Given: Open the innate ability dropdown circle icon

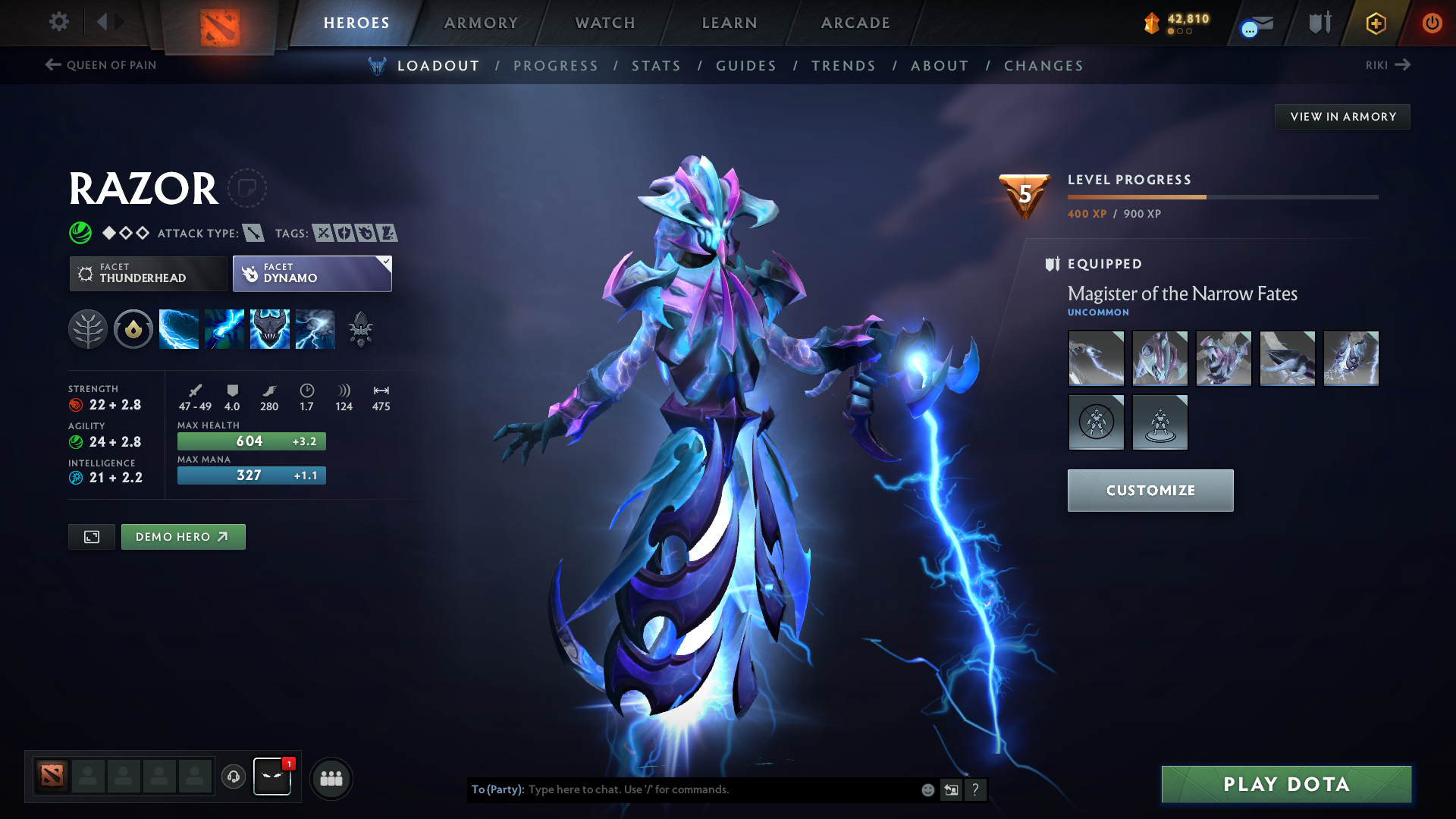Looking at the screenshot, I should point(133,328).
